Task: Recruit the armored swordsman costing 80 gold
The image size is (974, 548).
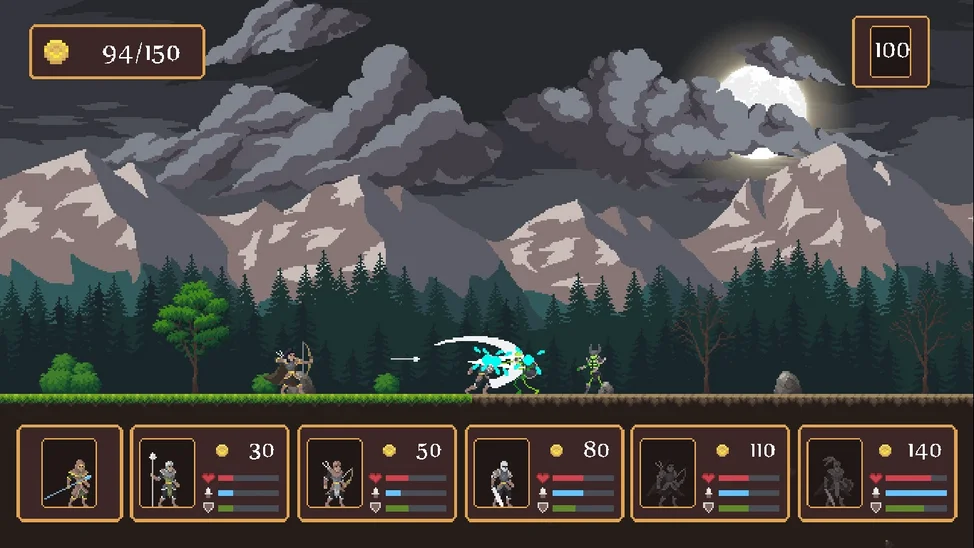Action: tap(544, 473)
